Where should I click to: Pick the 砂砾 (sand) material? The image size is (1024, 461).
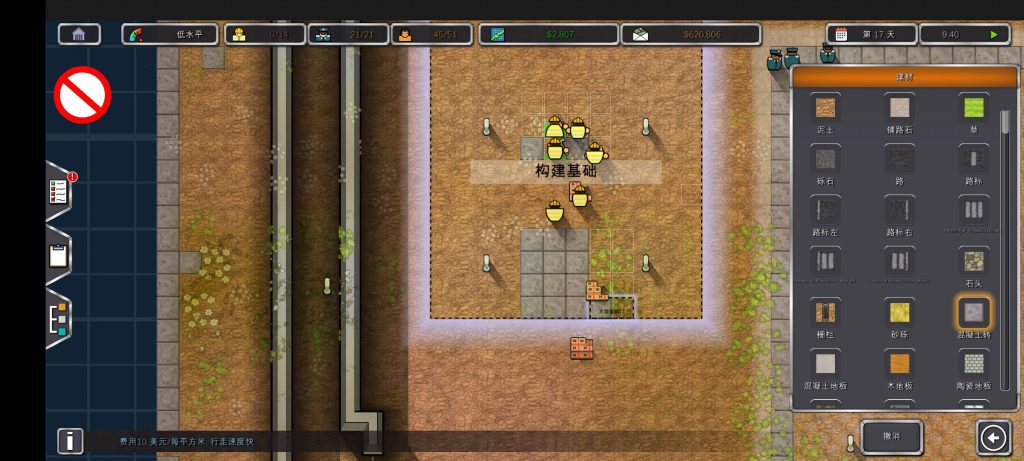tap(899, 314)
